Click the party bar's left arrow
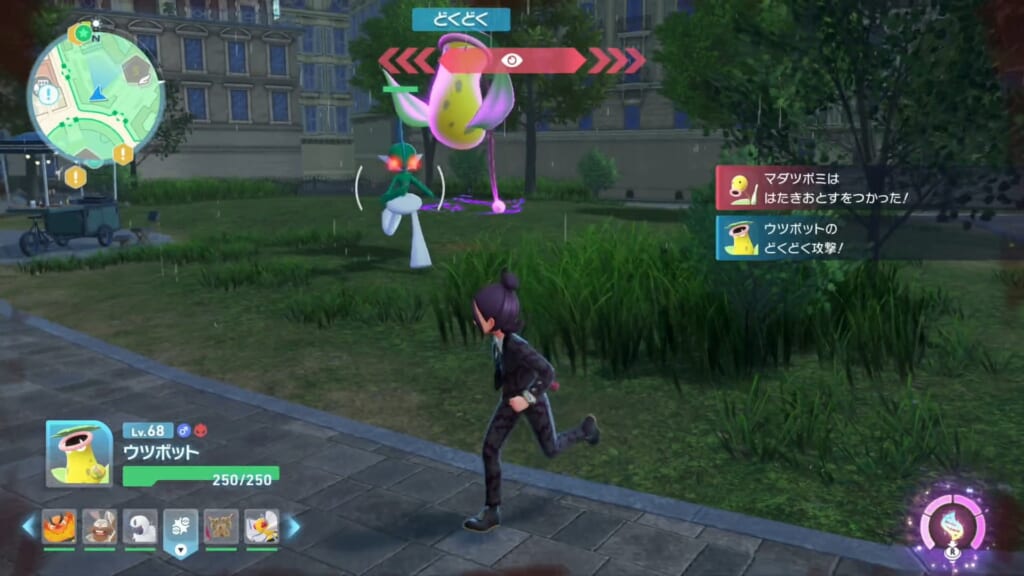This screenshot has height=576, width=1024. point(28,526)
